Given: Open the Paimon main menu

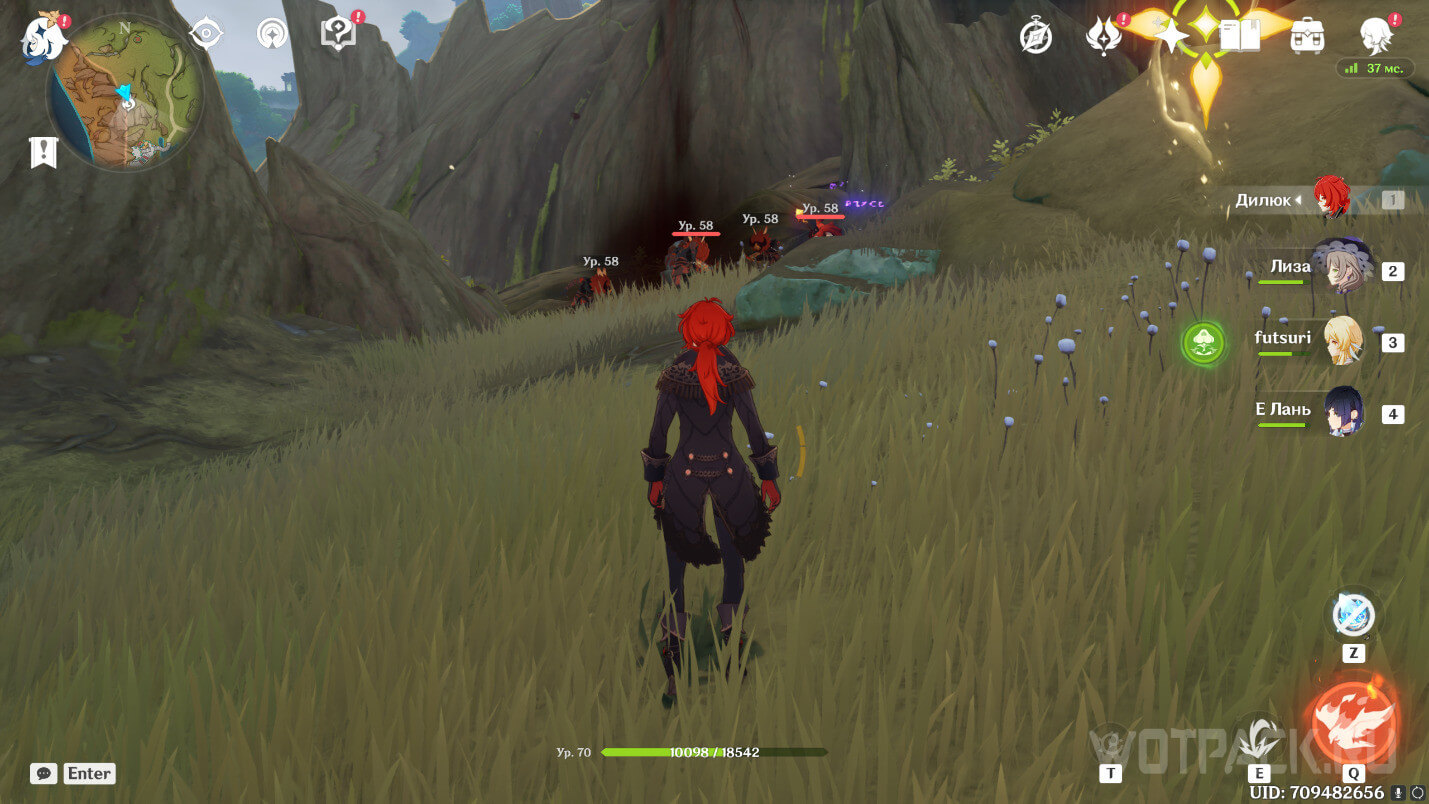Looking at the screenshot, I should pyautogui.click(x=45, y=36).
